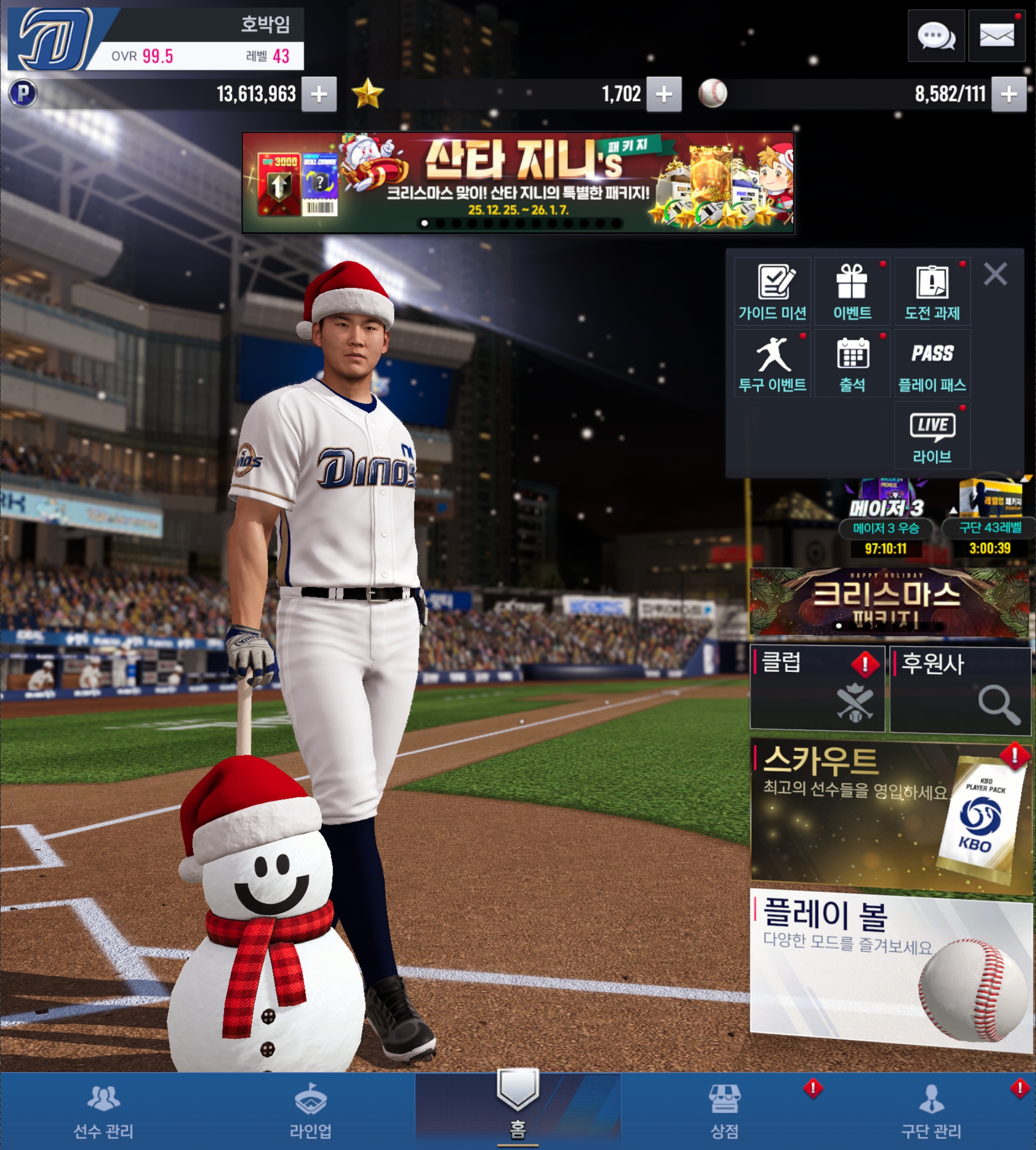Open the mail envelope inbox
The image size is (1036, 1150).
click(996, 36)
